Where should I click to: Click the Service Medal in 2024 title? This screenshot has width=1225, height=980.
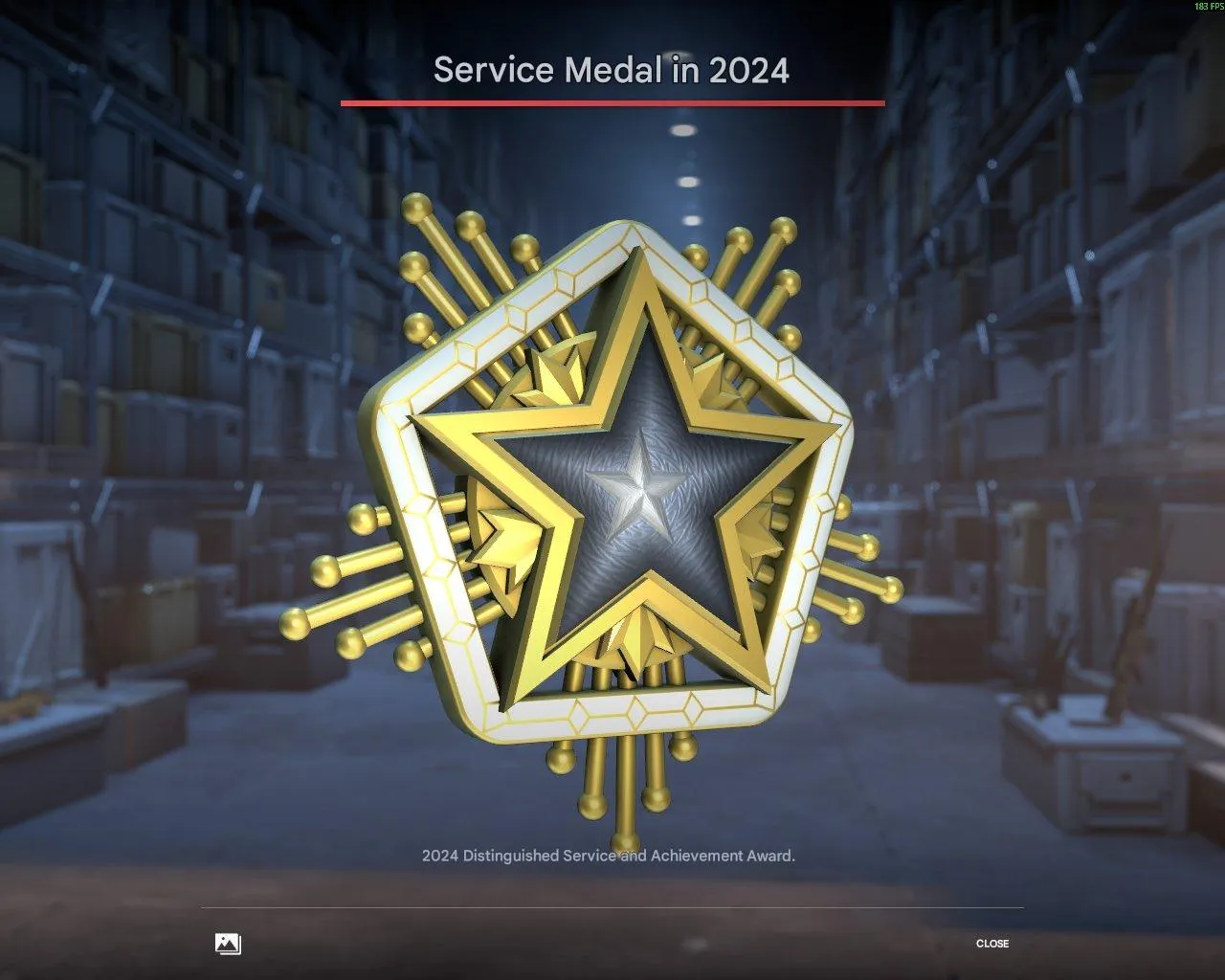tap(612, 69)
